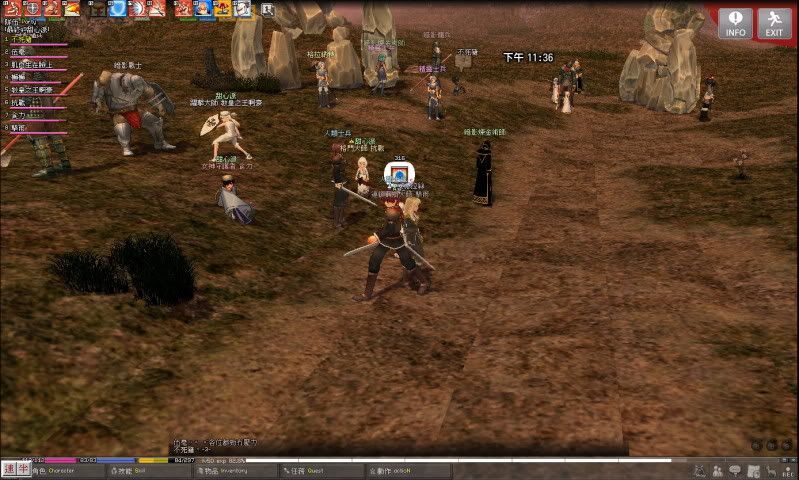Activate the first red combat skill icon
Screen dimensions: 799x480
pos(13,8)
